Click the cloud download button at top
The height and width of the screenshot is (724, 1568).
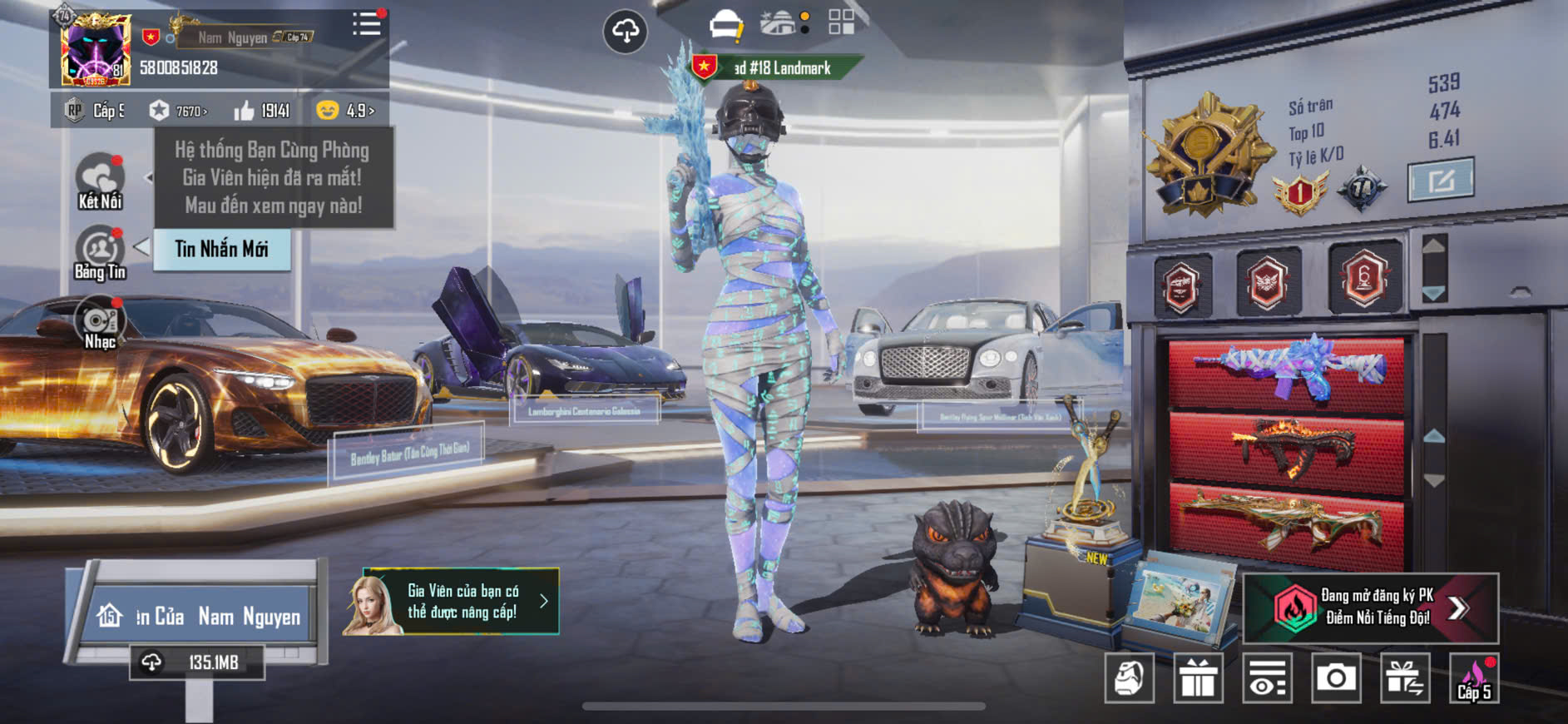[x=625, y=32]
